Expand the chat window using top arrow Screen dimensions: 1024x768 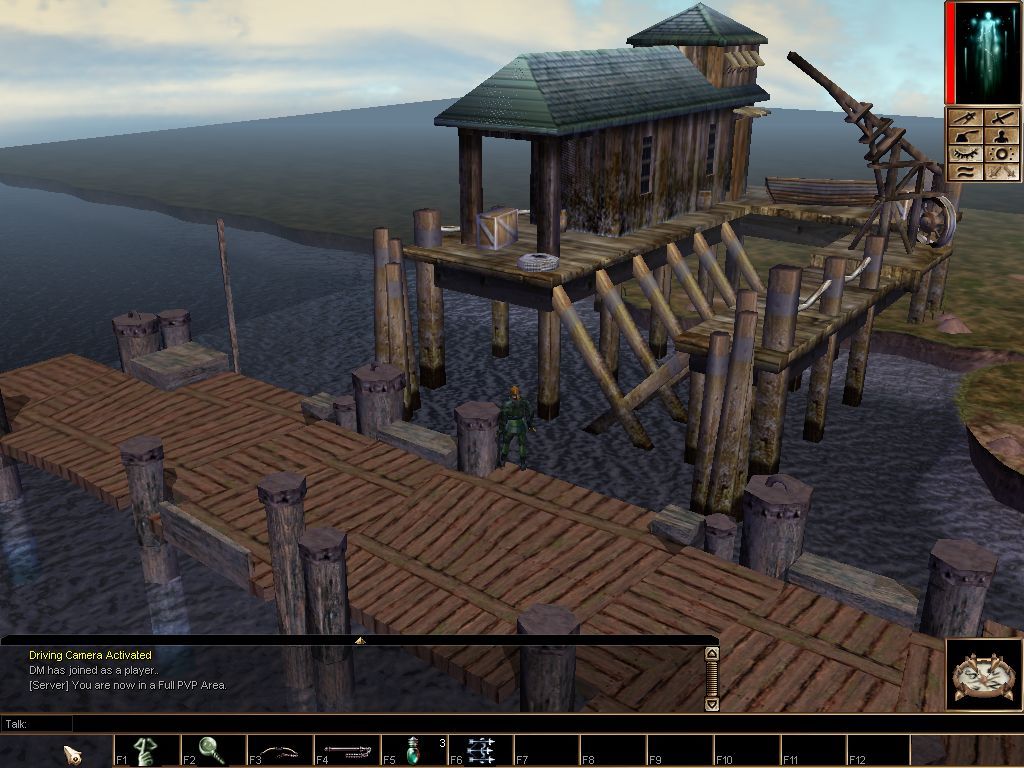(360, 640)
